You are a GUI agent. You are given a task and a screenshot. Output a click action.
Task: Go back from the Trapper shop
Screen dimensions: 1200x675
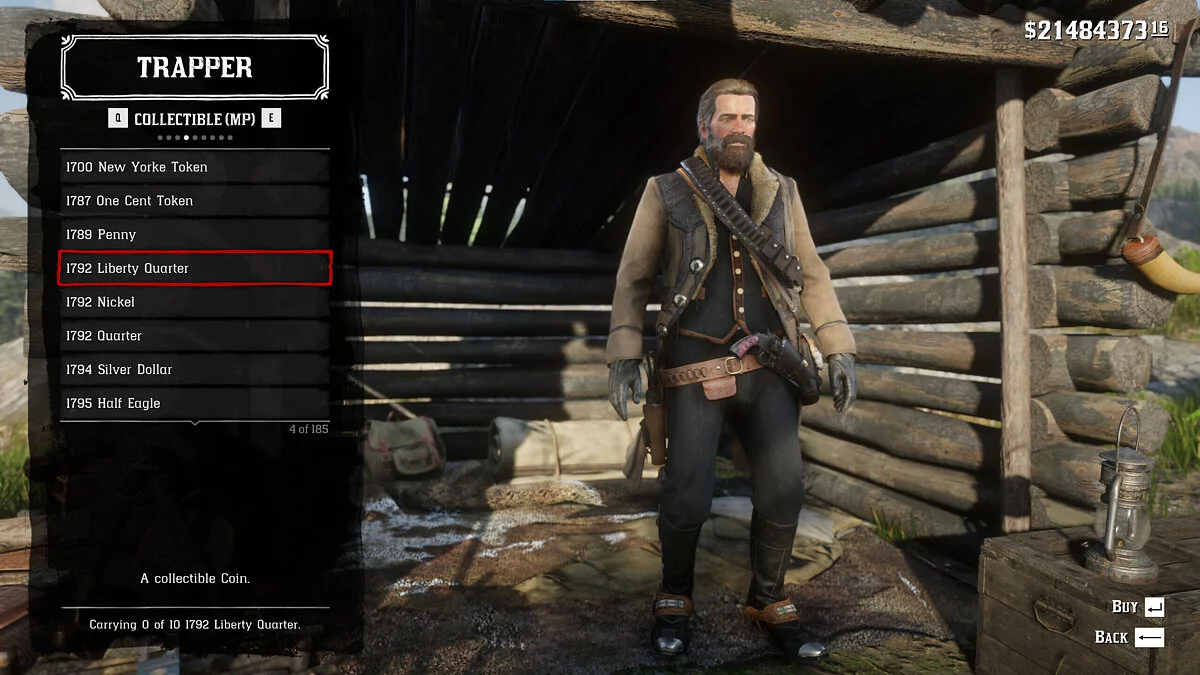(1130, 637)
